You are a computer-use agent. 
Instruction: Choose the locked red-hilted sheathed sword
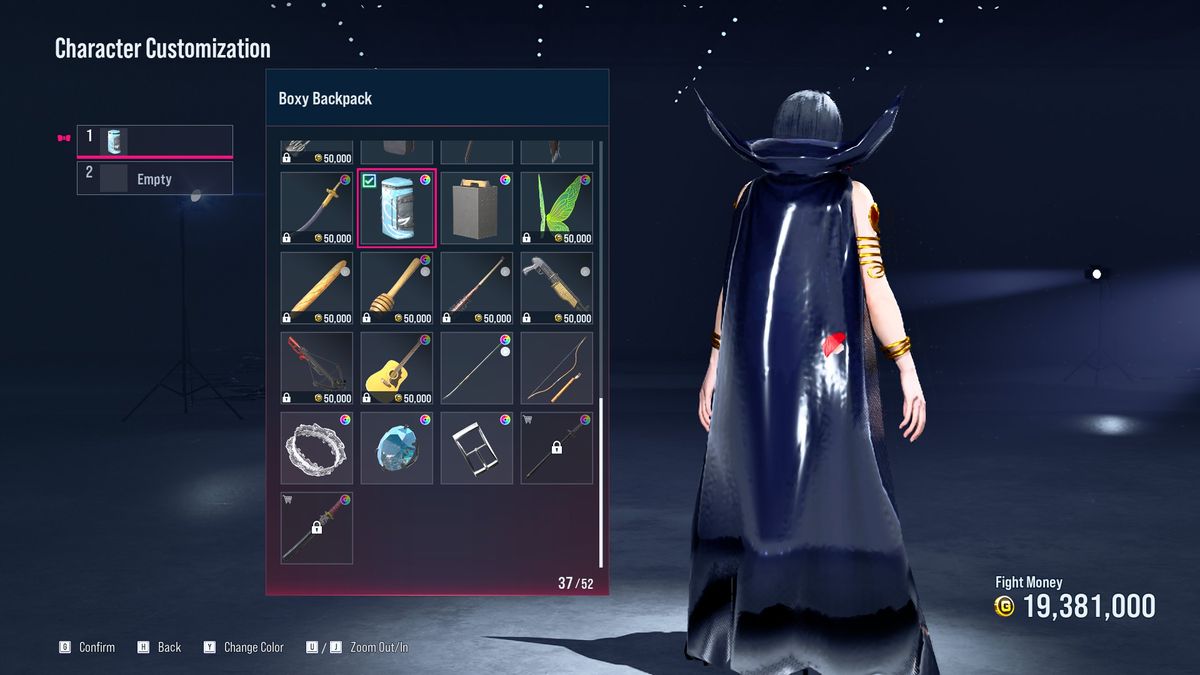[x=317, y=528]
